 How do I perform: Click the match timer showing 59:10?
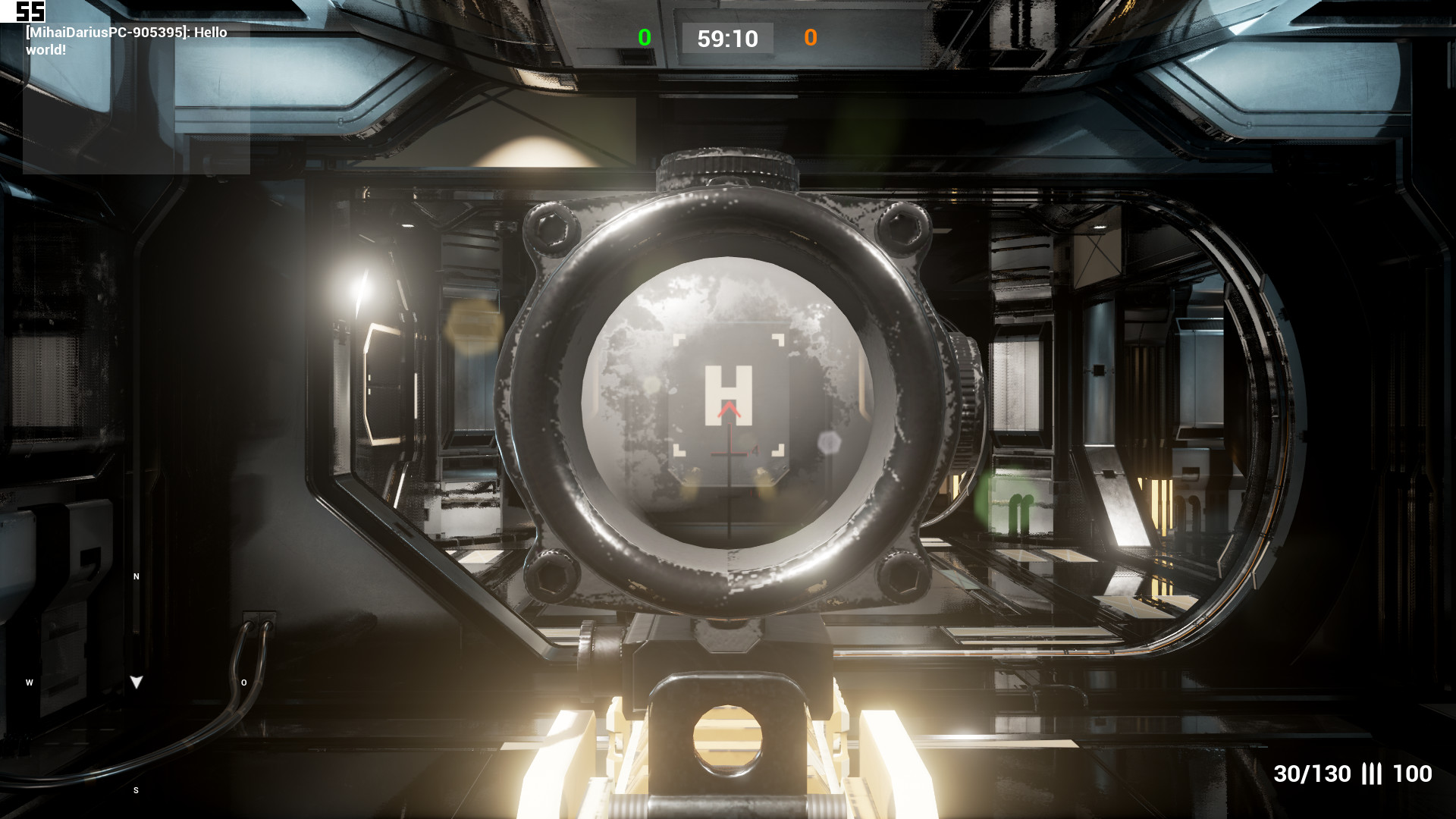726,38
